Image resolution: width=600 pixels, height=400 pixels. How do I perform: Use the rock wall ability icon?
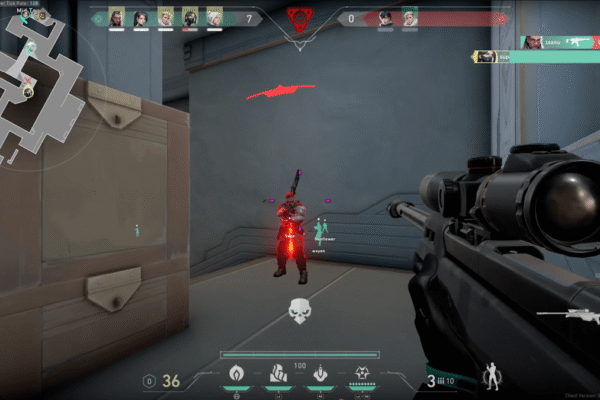279,374
